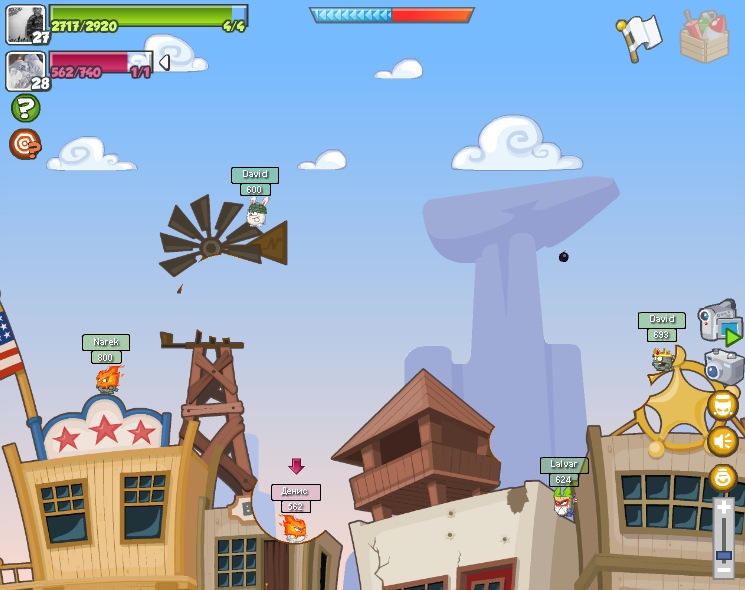Click the orange target hint icon

pos(25,144)
